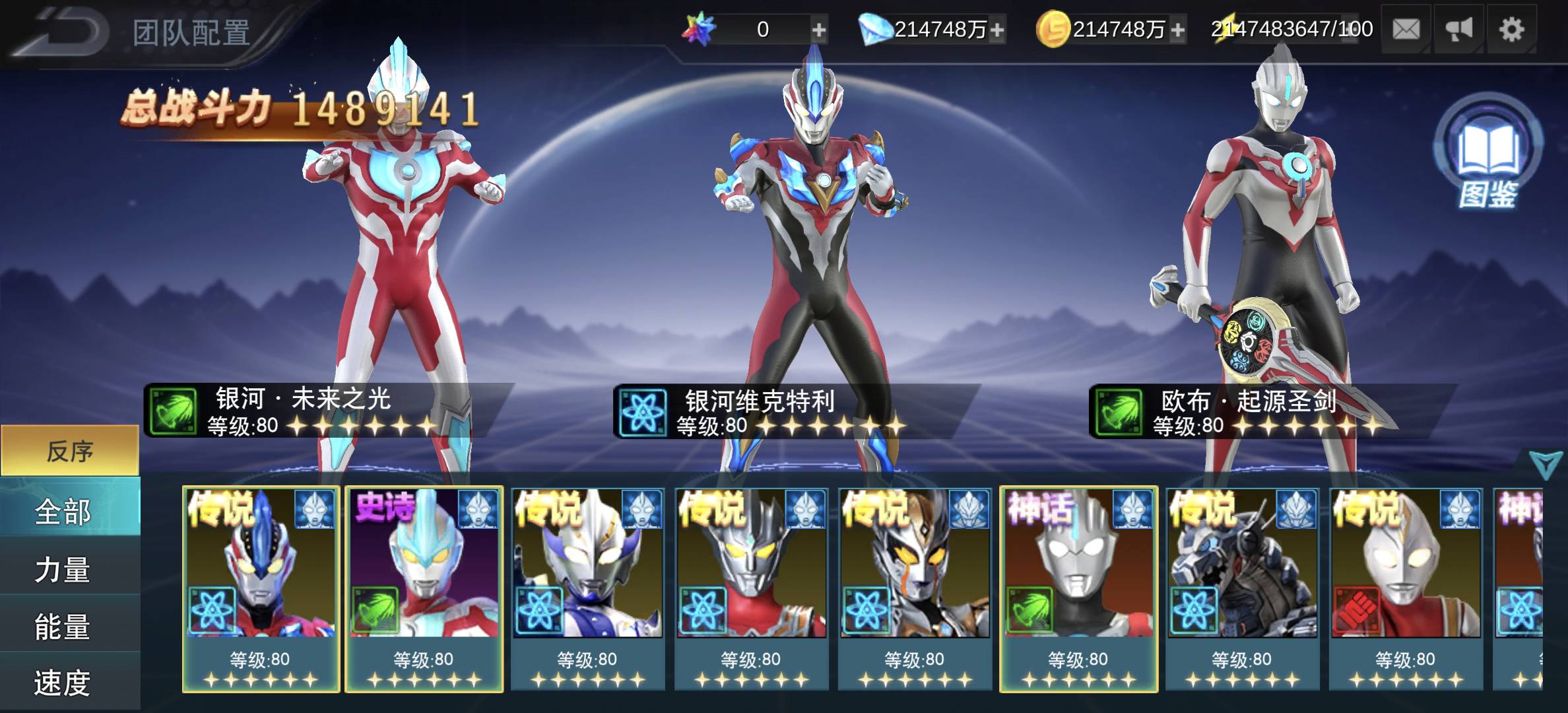Open the 图鉴 encyclopedia book

point(1488,153)
